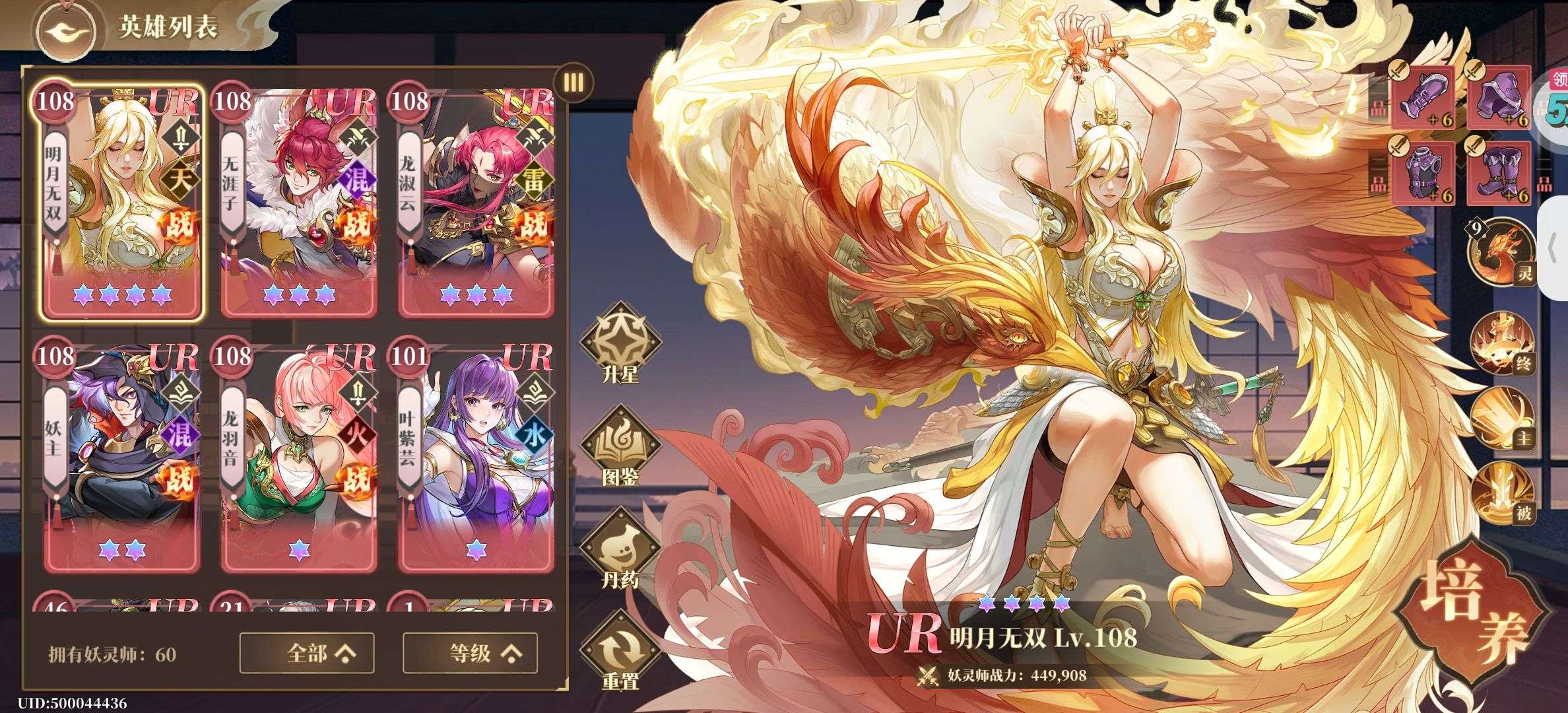Open the 等级 sort dropdown
The image size is (1568, 713).
coord(470,653)
